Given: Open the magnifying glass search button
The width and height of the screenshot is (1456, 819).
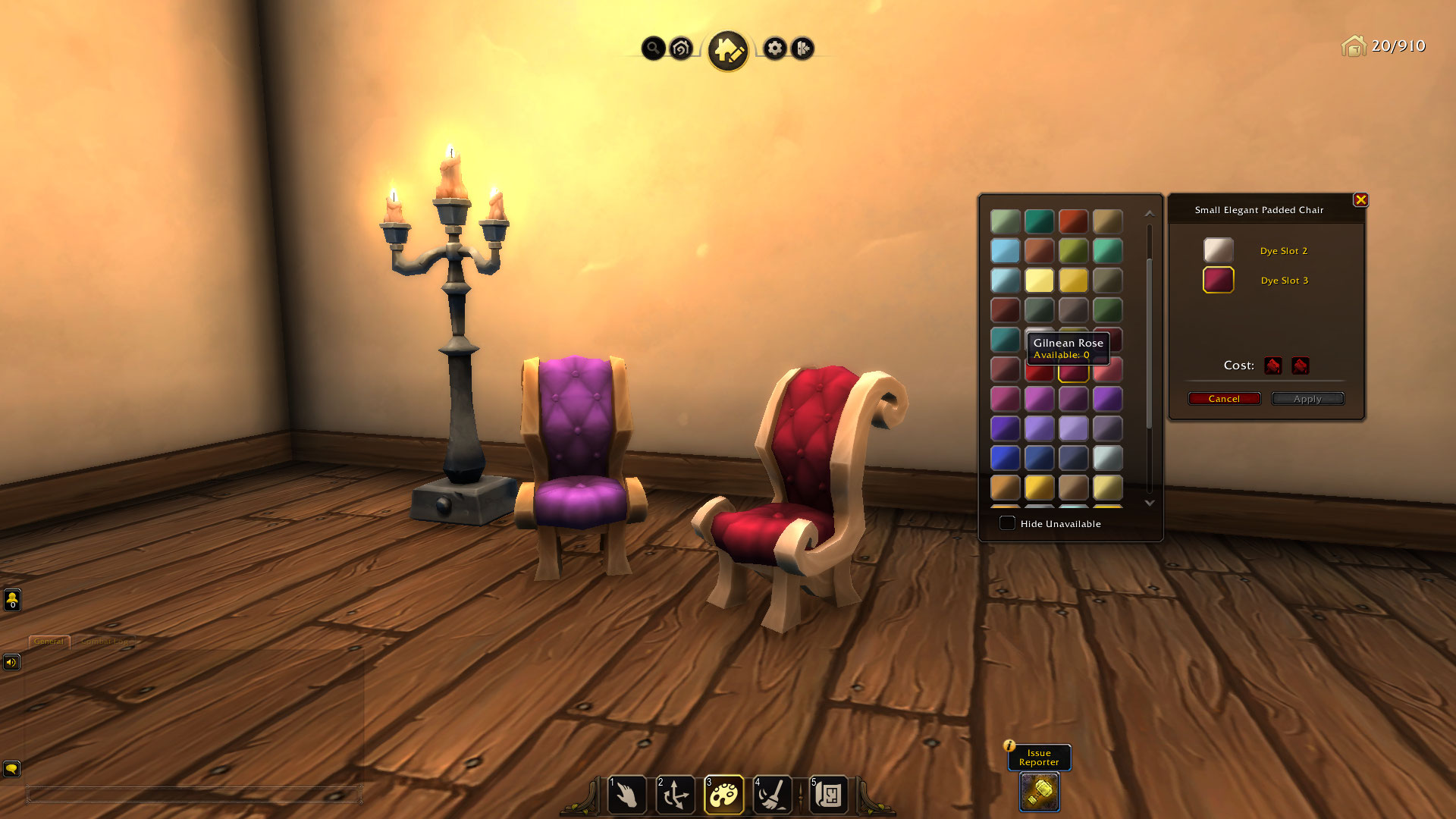Looking at the screenshot, I should [653, 49].
